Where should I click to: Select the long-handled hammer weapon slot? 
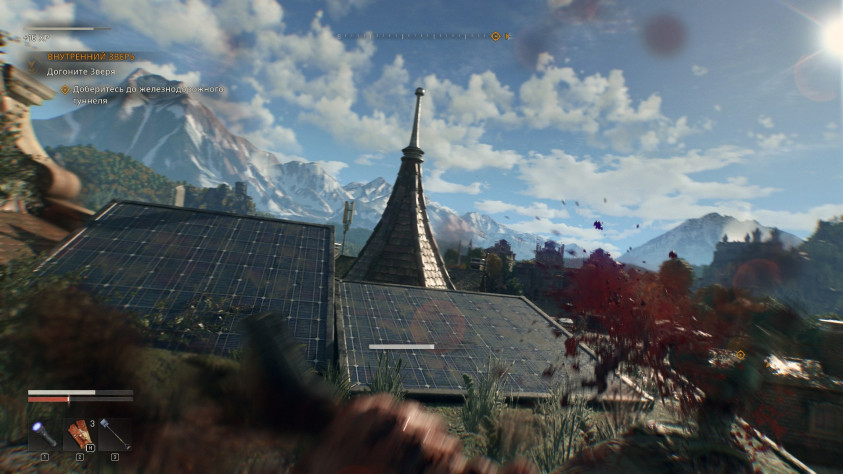coord(114,434)
